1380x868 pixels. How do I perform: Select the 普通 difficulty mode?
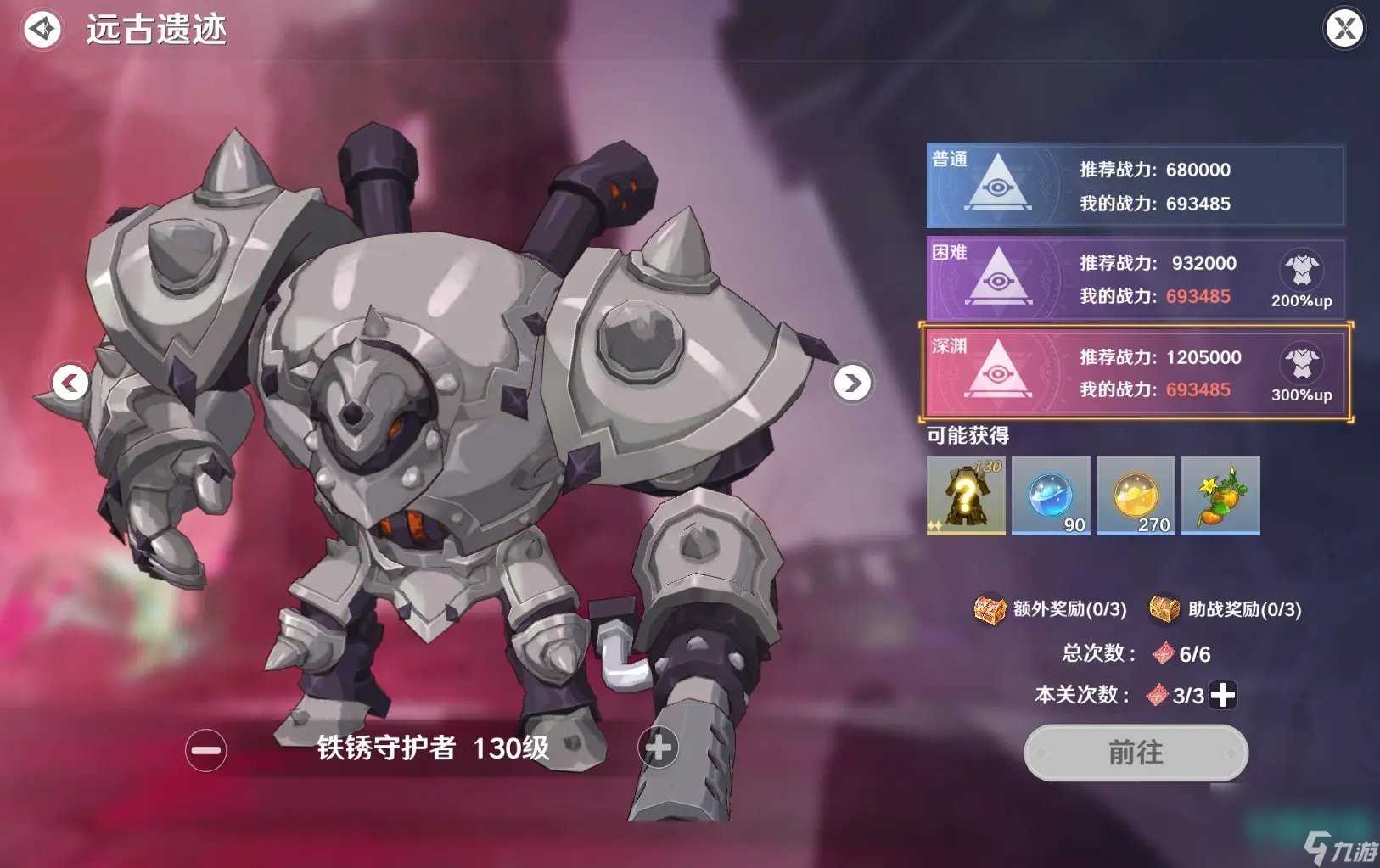click(x=1136, y=187)
